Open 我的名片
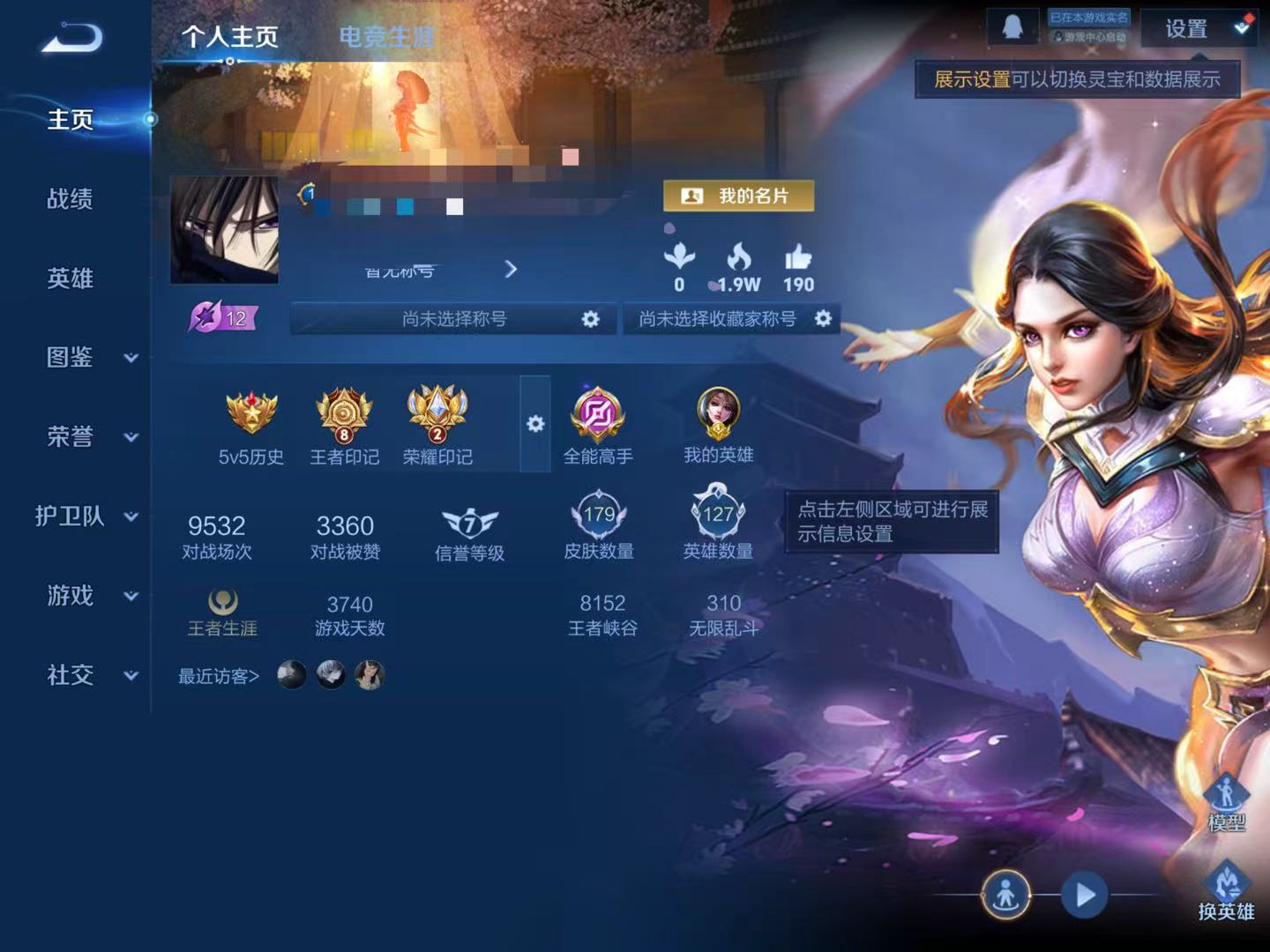 (738, 196)
